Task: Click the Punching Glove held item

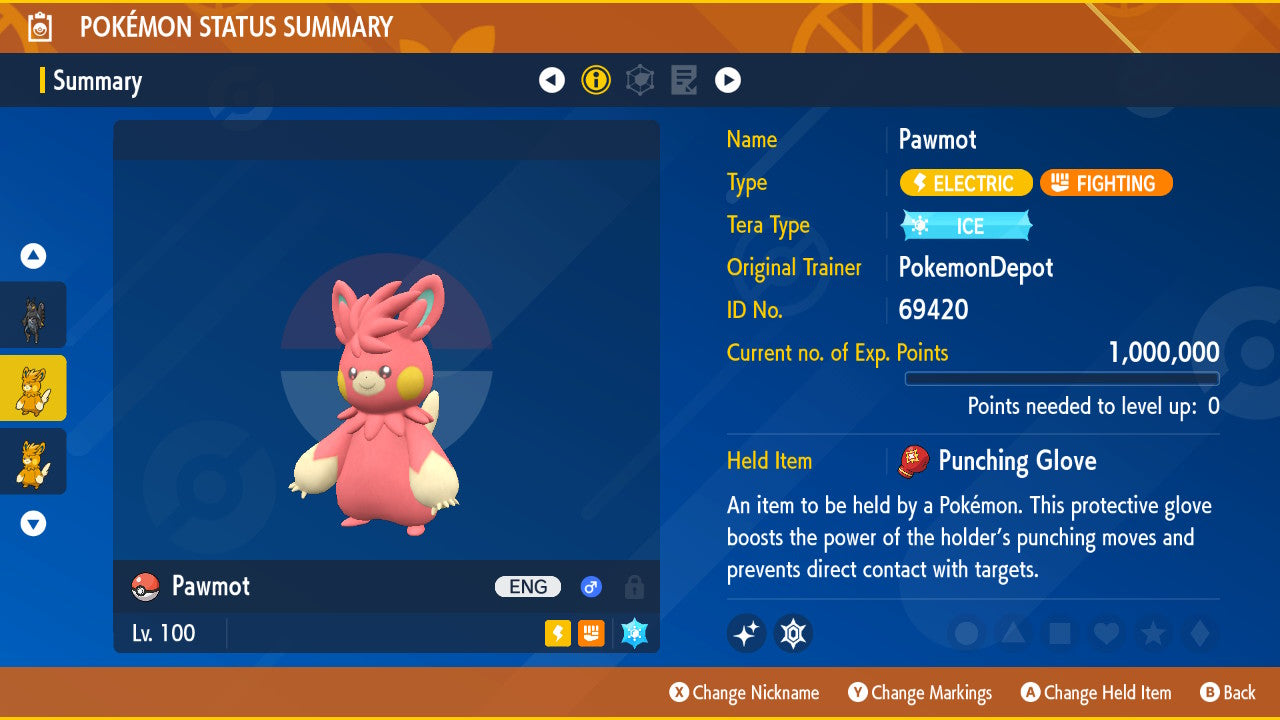Action: point(1016,461)
